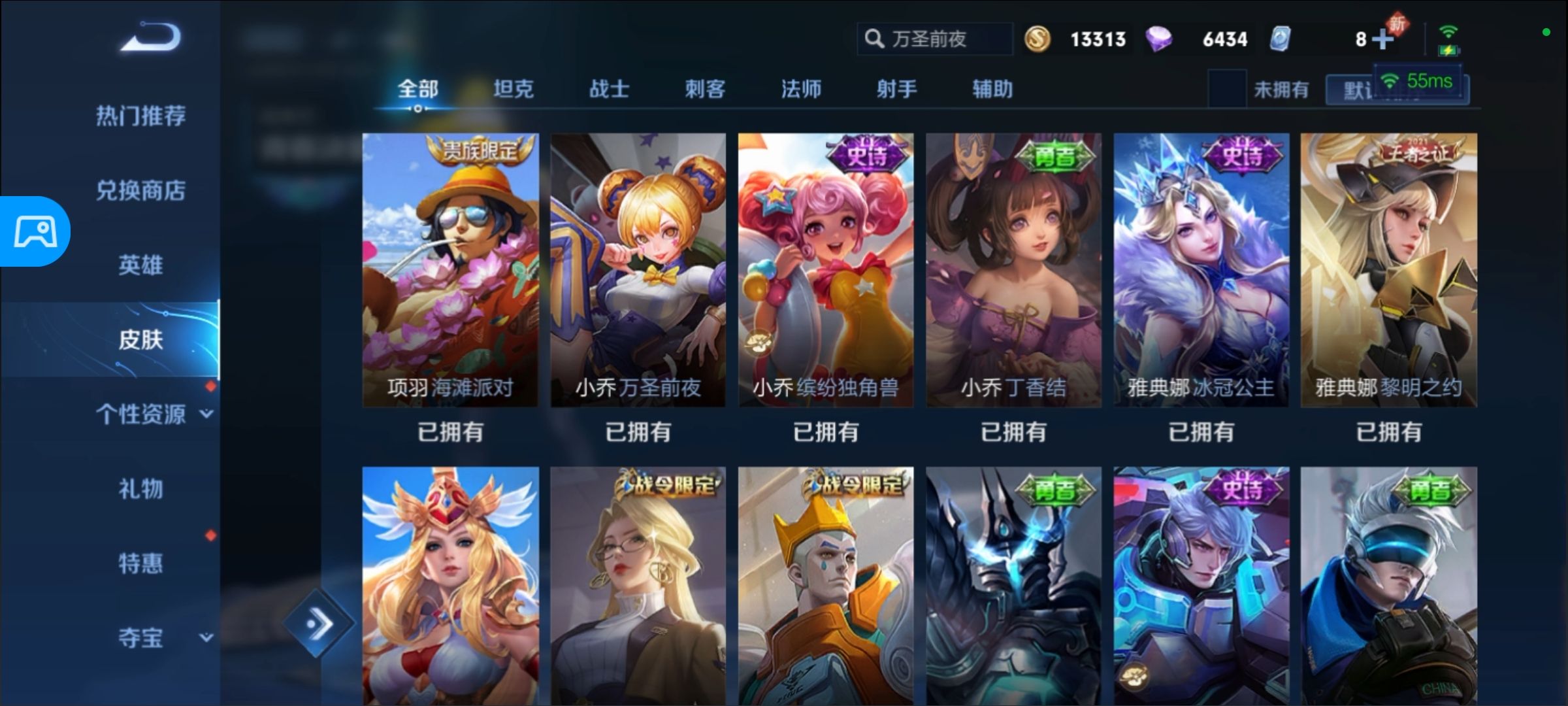Open the gamepad controller panel on left edge

(x=36, y=232)
